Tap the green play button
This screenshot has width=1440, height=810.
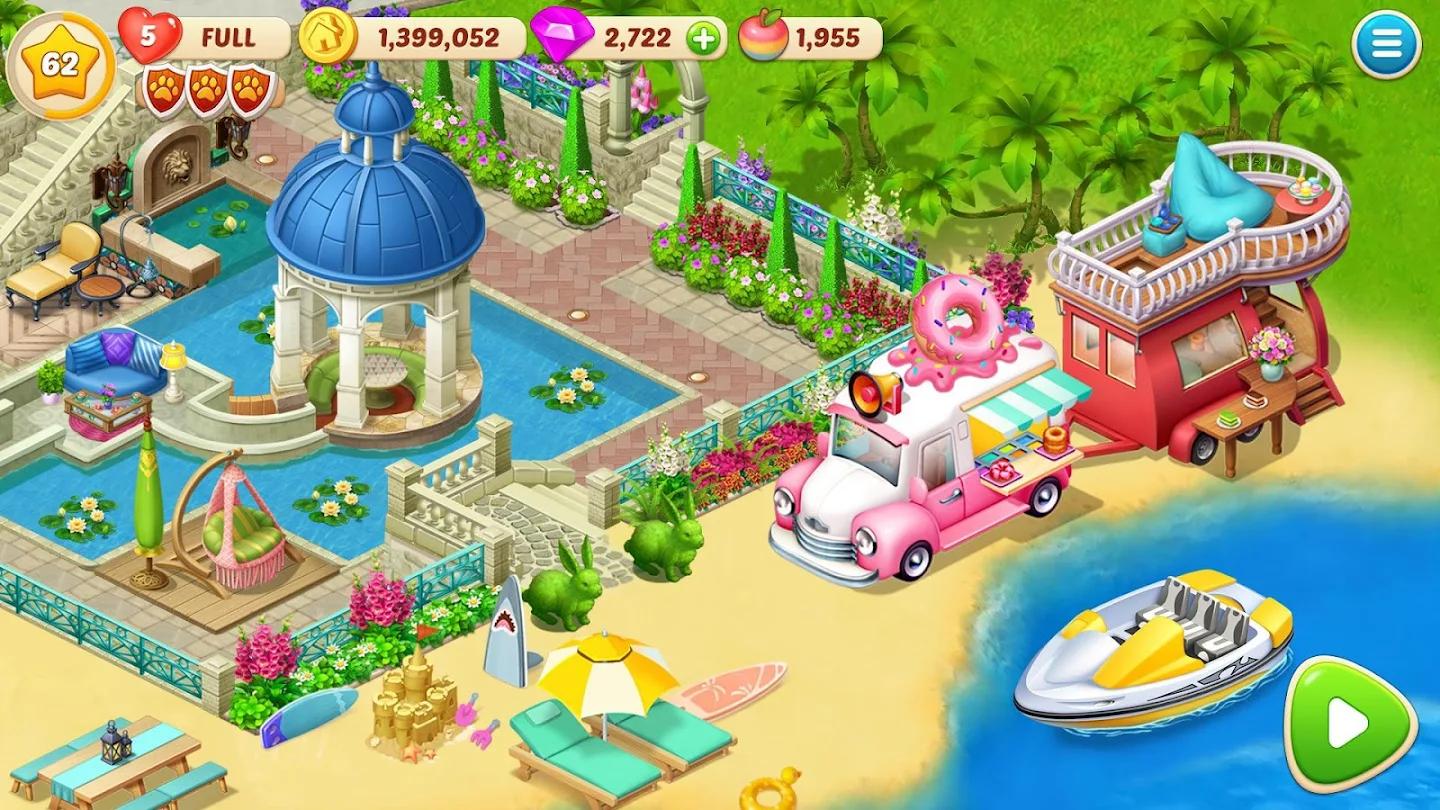[x=1350, y=723]
